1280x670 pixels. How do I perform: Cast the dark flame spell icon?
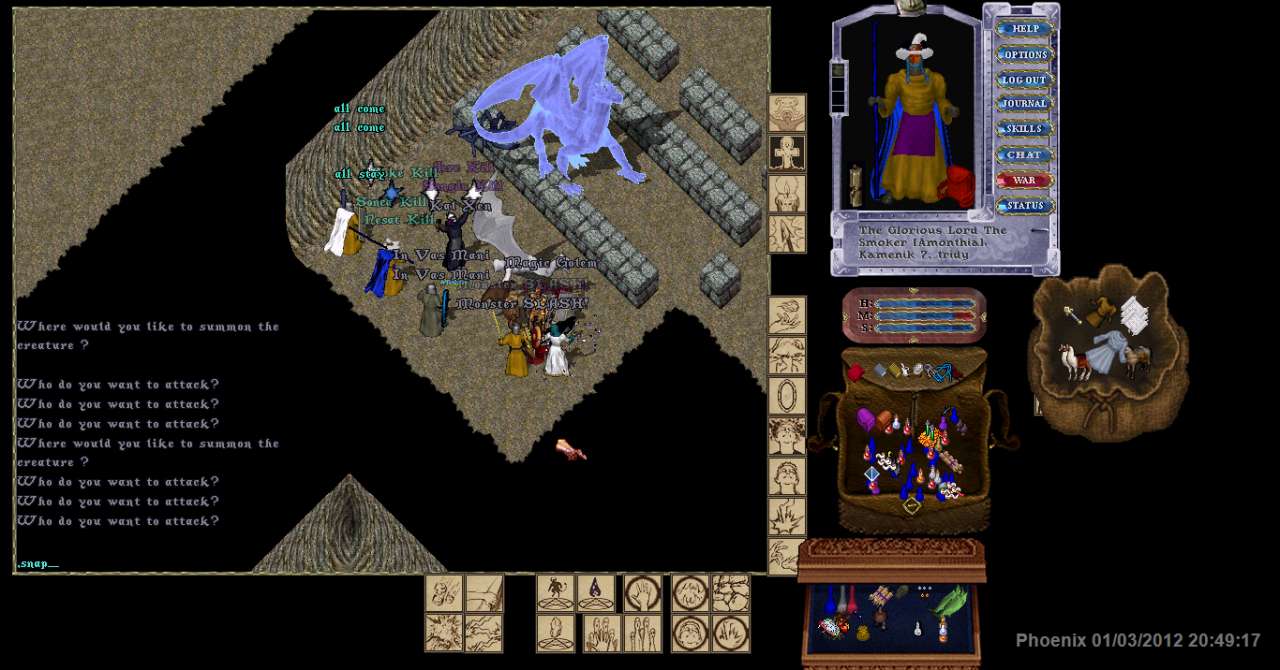click(x=596, y=592)
